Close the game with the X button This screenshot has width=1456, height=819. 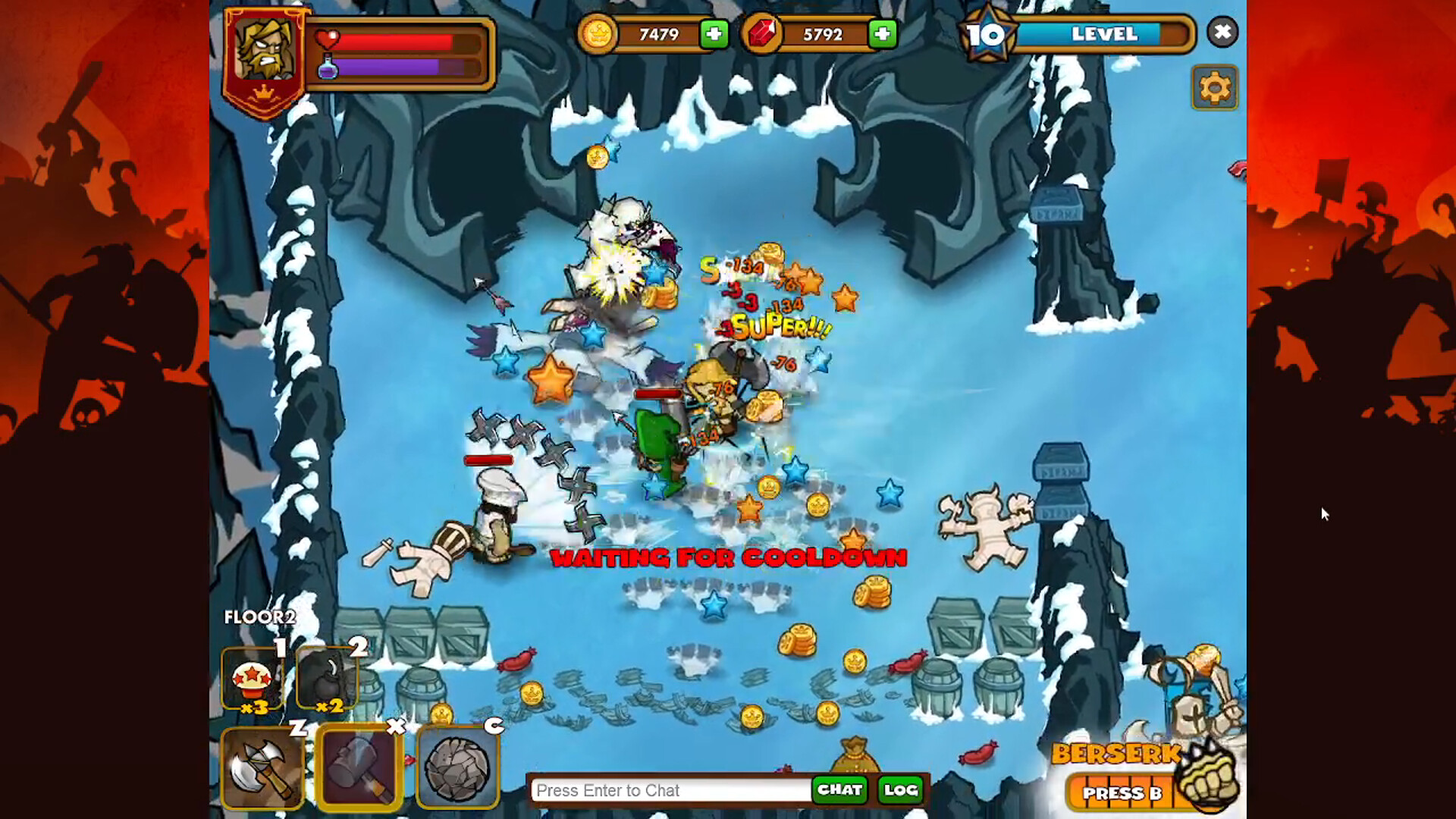click(1222, 33)
